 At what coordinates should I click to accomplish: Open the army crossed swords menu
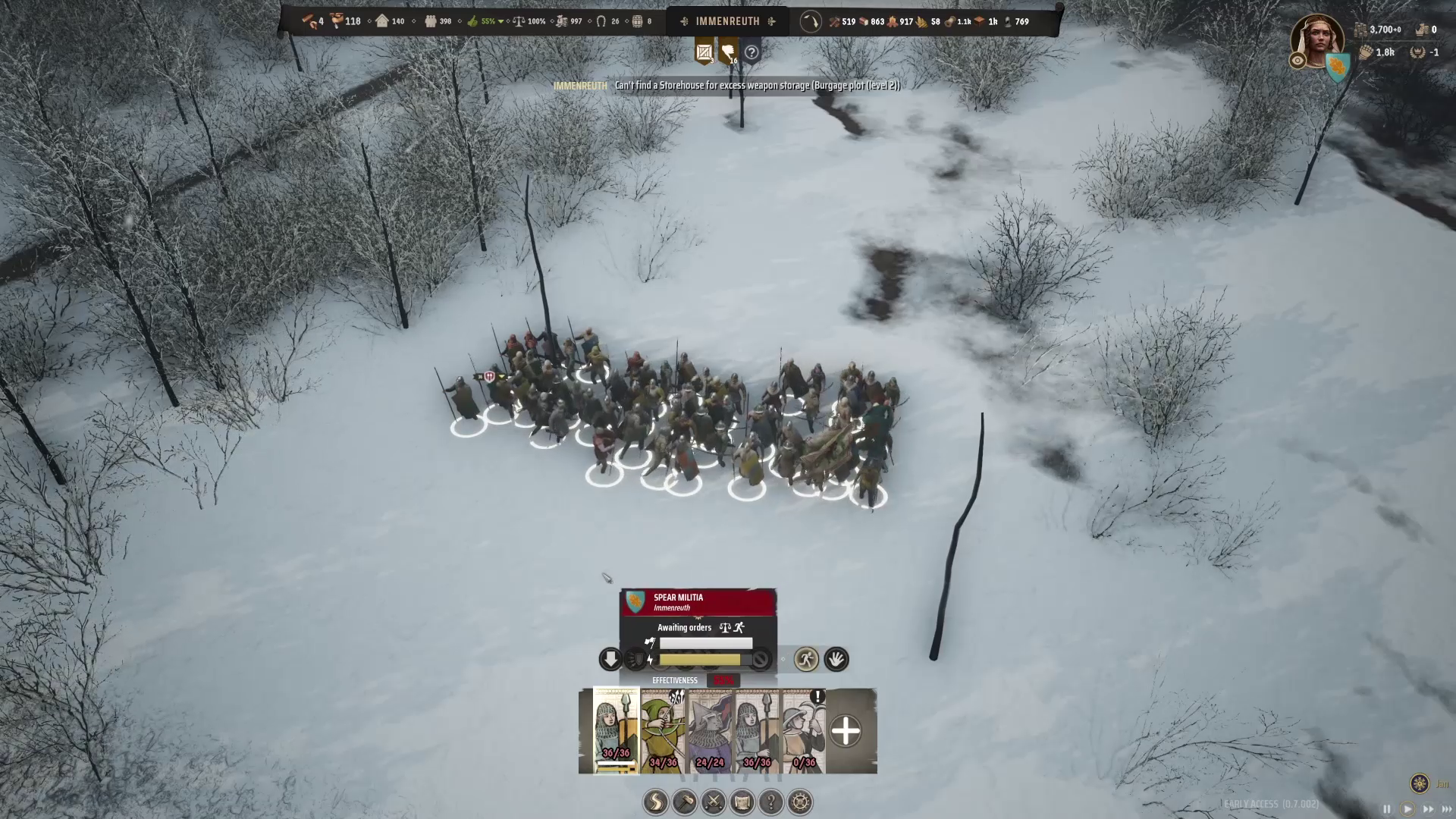pyautogui.click(x=714, y=802)
